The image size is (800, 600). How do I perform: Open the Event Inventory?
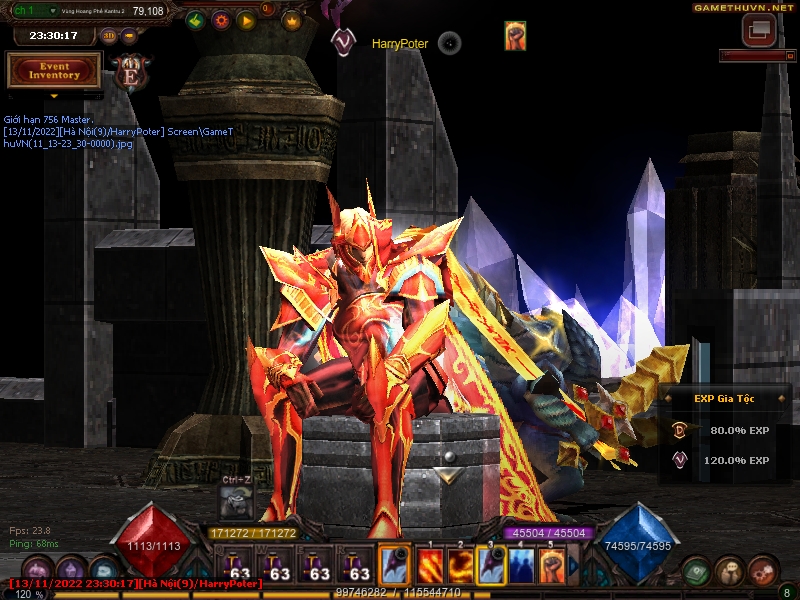click(54, 70)
